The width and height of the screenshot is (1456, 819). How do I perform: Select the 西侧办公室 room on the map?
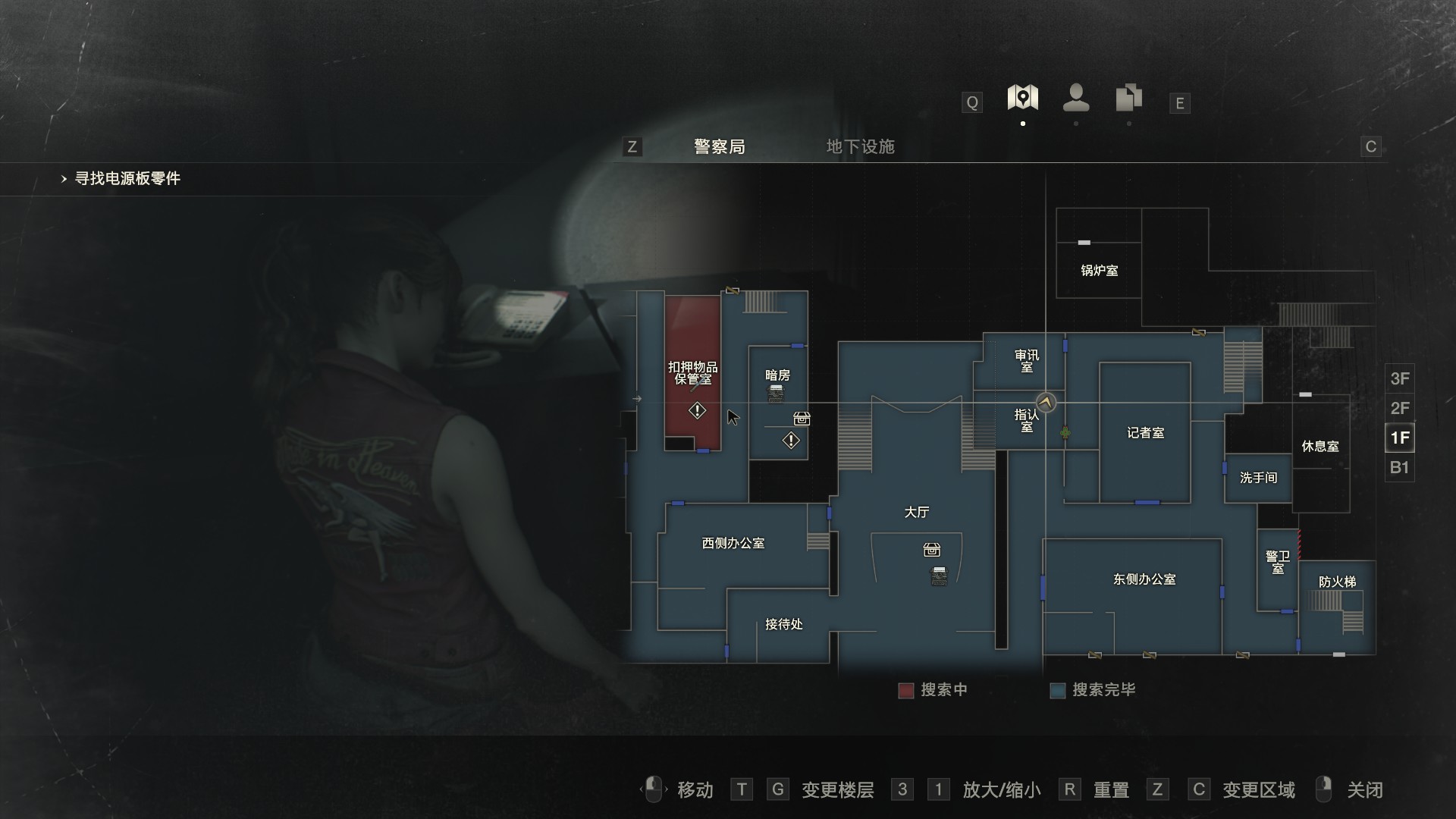click(x=733, y=543)
